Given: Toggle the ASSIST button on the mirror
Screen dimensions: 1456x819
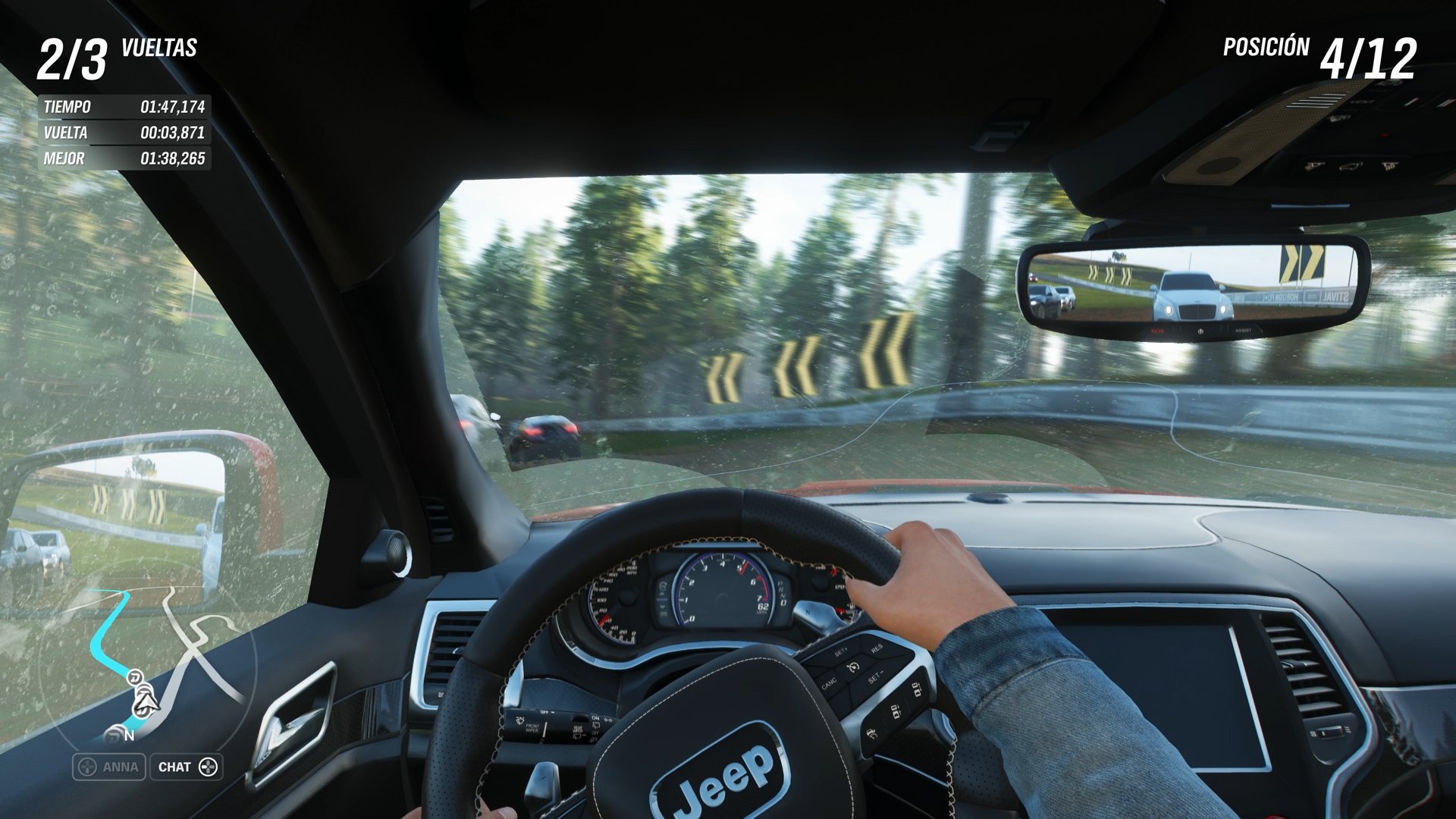Looking at the screenshot, I should [1244, 331].
